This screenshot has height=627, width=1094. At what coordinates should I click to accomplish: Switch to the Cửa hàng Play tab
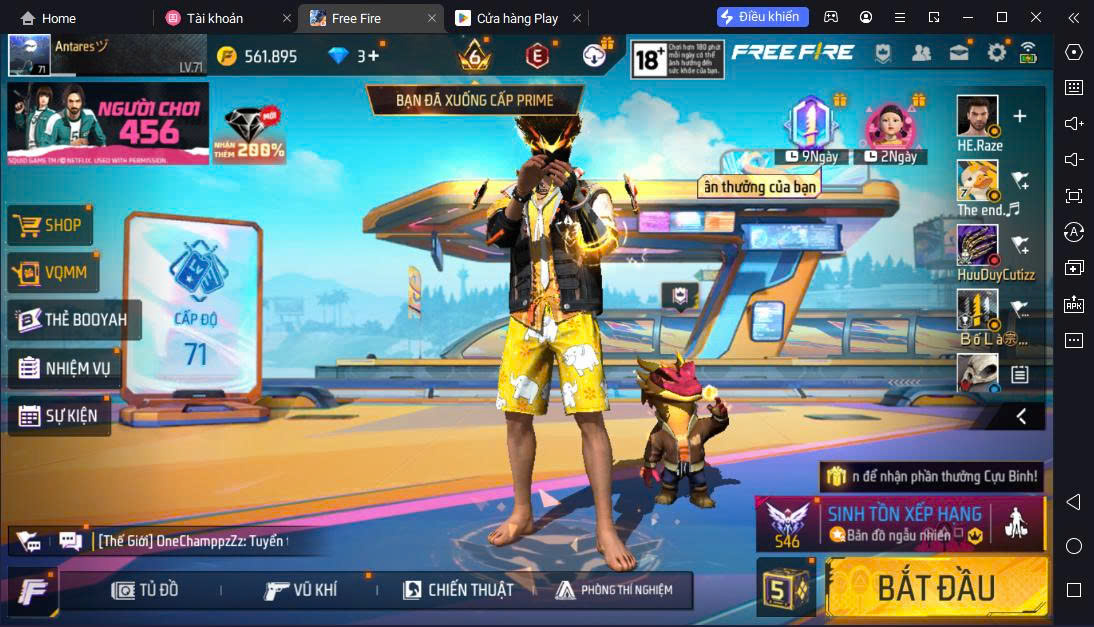click(x=518, y=18)
